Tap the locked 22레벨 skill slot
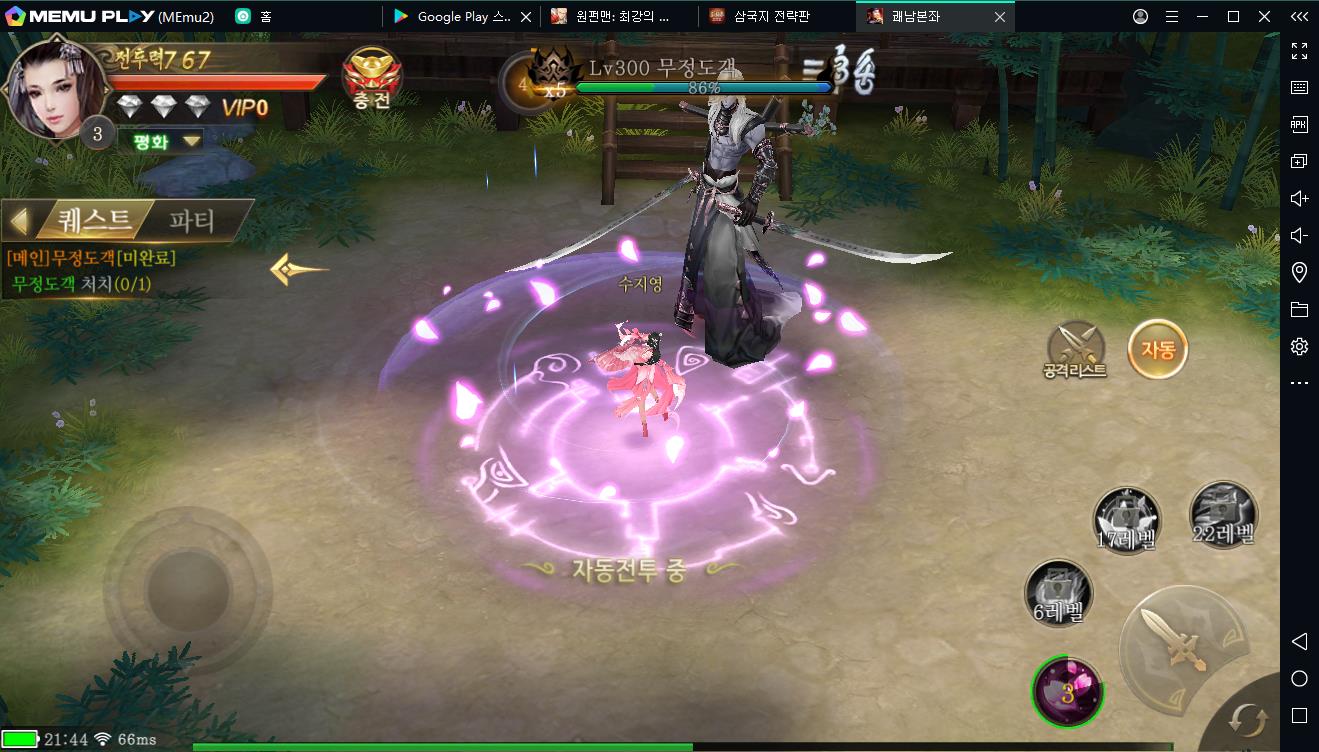The height and width of the screenshot is (752, 1319). (x=1223, y=515)
